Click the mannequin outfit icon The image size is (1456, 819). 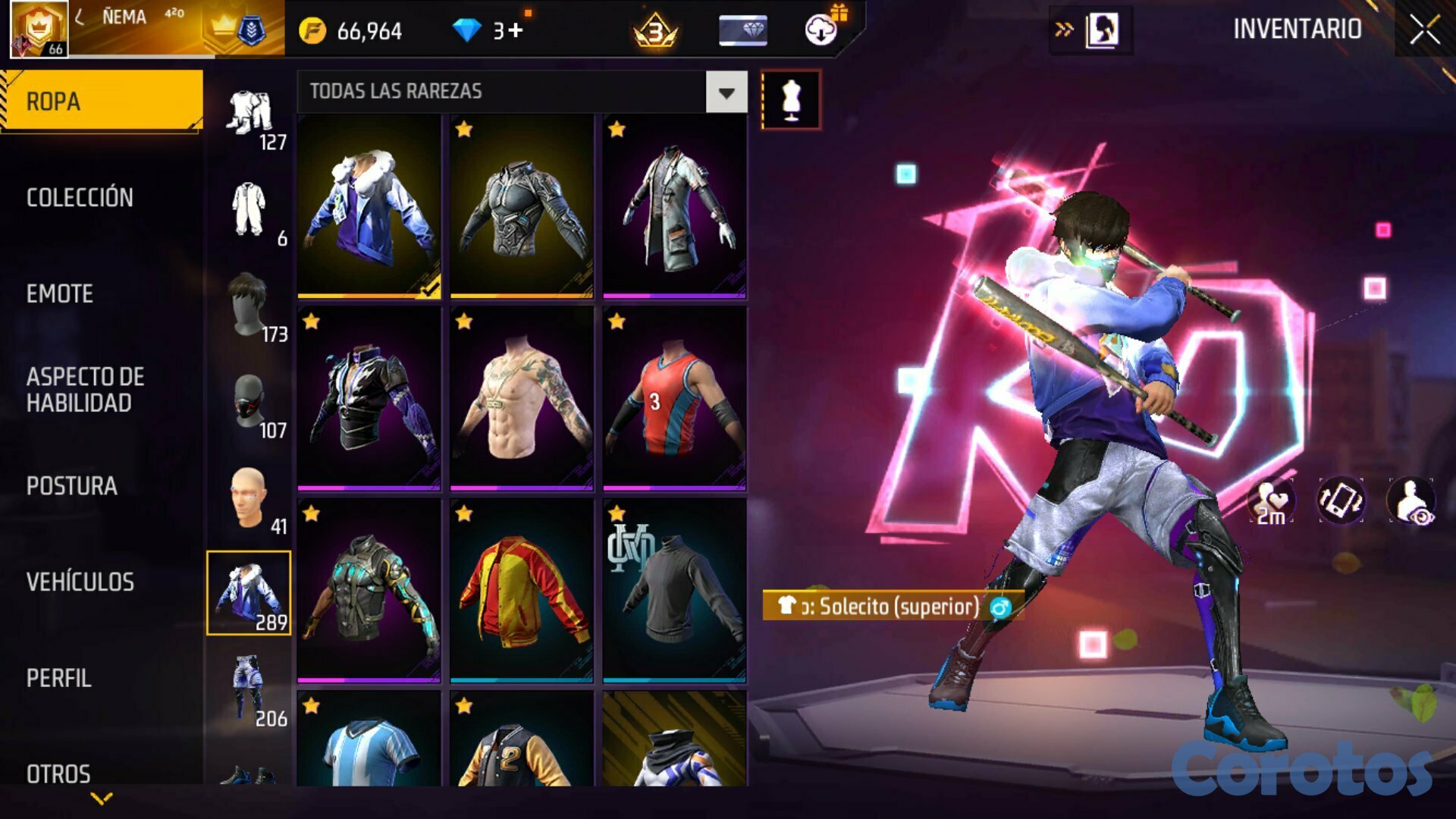(790, 99)
